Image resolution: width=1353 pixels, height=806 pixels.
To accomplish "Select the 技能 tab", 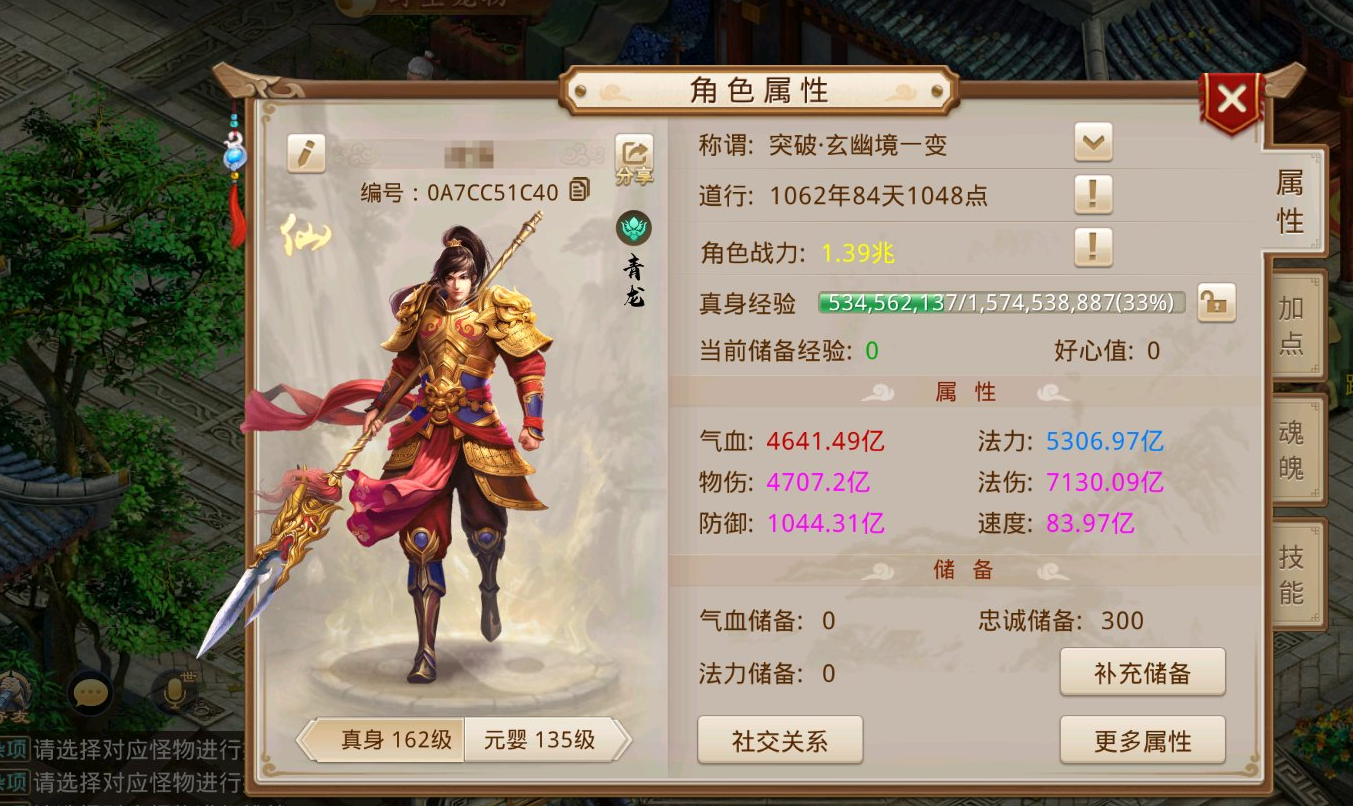I will [x=1291, y=572].
